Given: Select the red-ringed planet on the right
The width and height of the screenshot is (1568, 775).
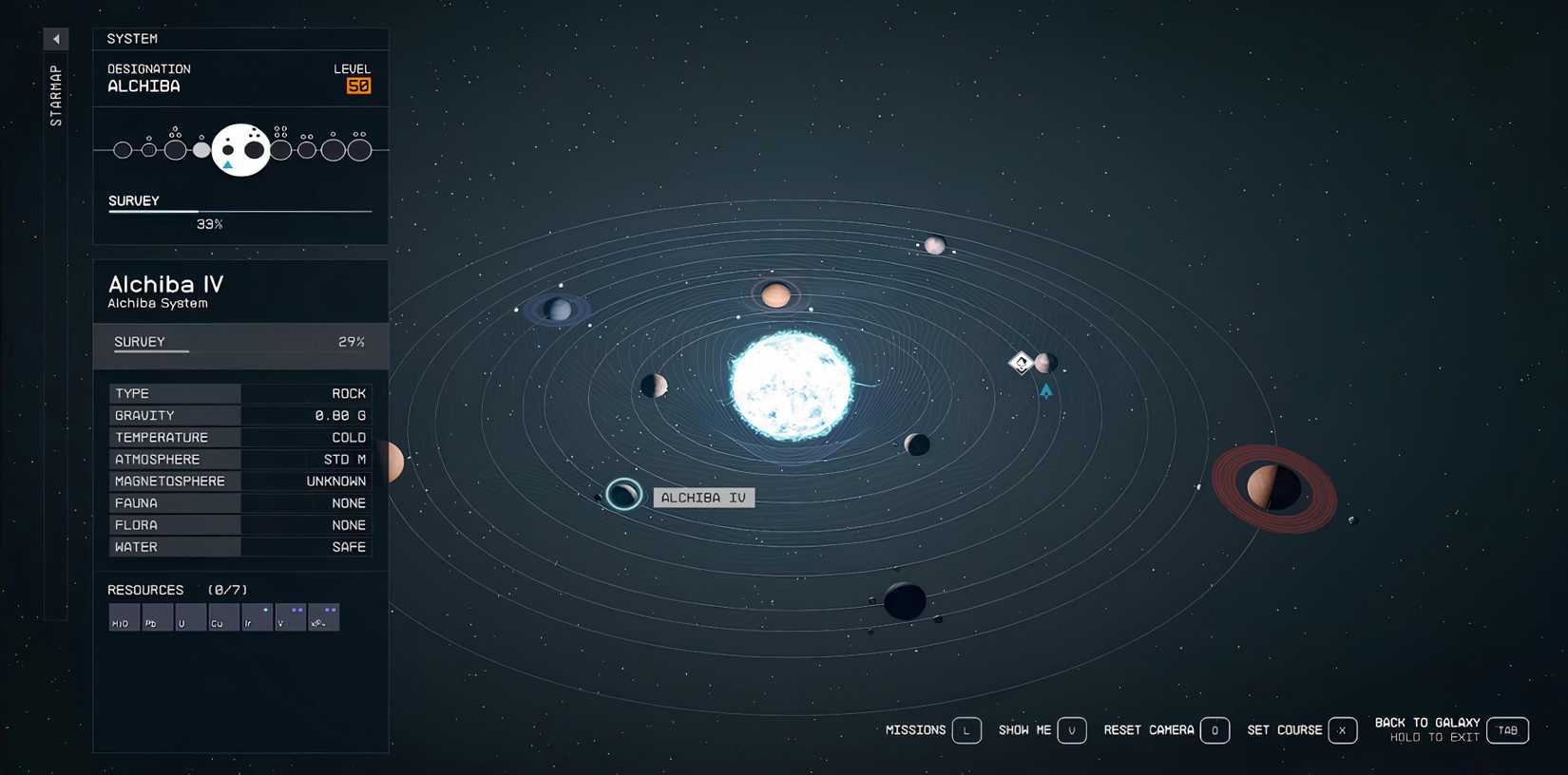Looking at the screenshot, I should pos(1271,487).
